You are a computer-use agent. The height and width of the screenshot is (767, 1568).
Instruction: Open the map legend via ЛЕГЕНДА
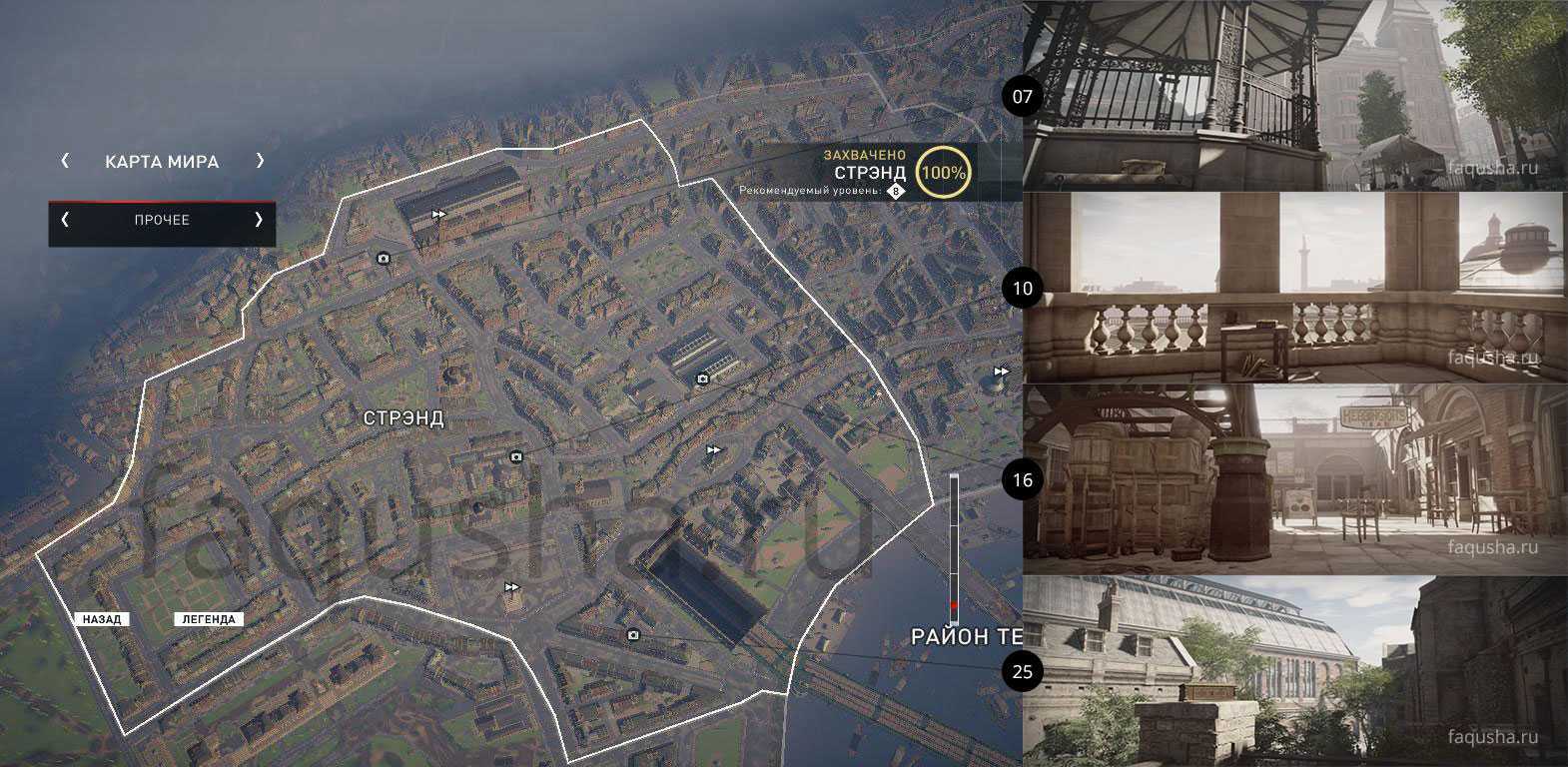point(210,619)
